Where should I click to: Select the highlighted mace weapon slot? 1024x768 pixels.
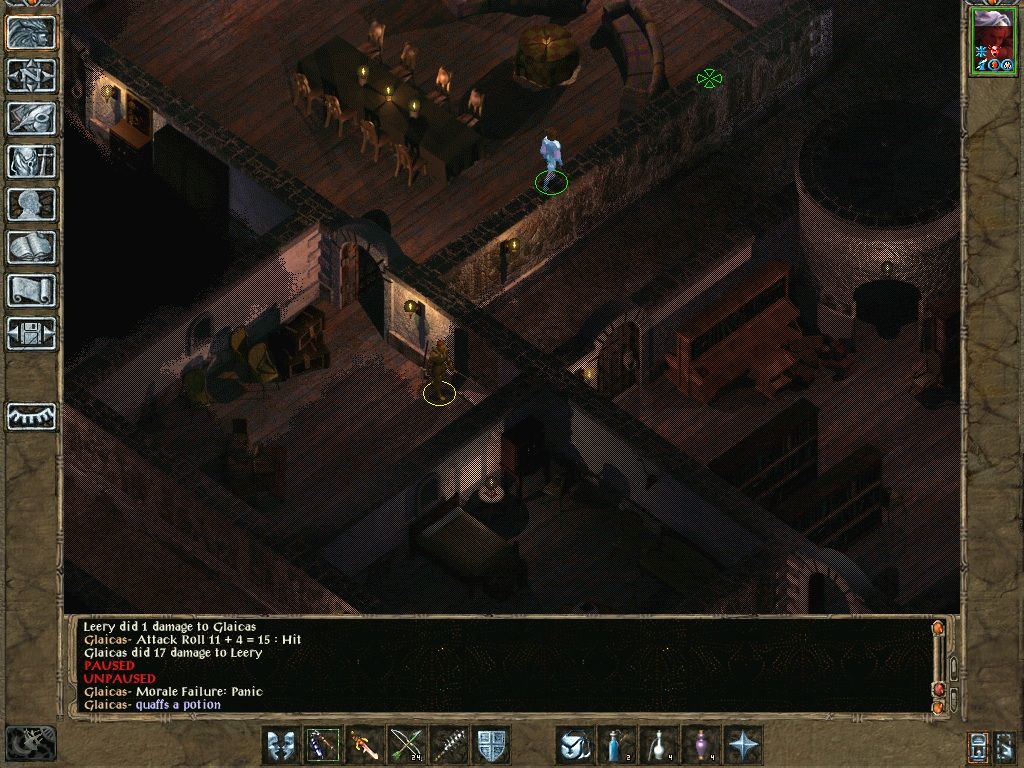(323, 745)
